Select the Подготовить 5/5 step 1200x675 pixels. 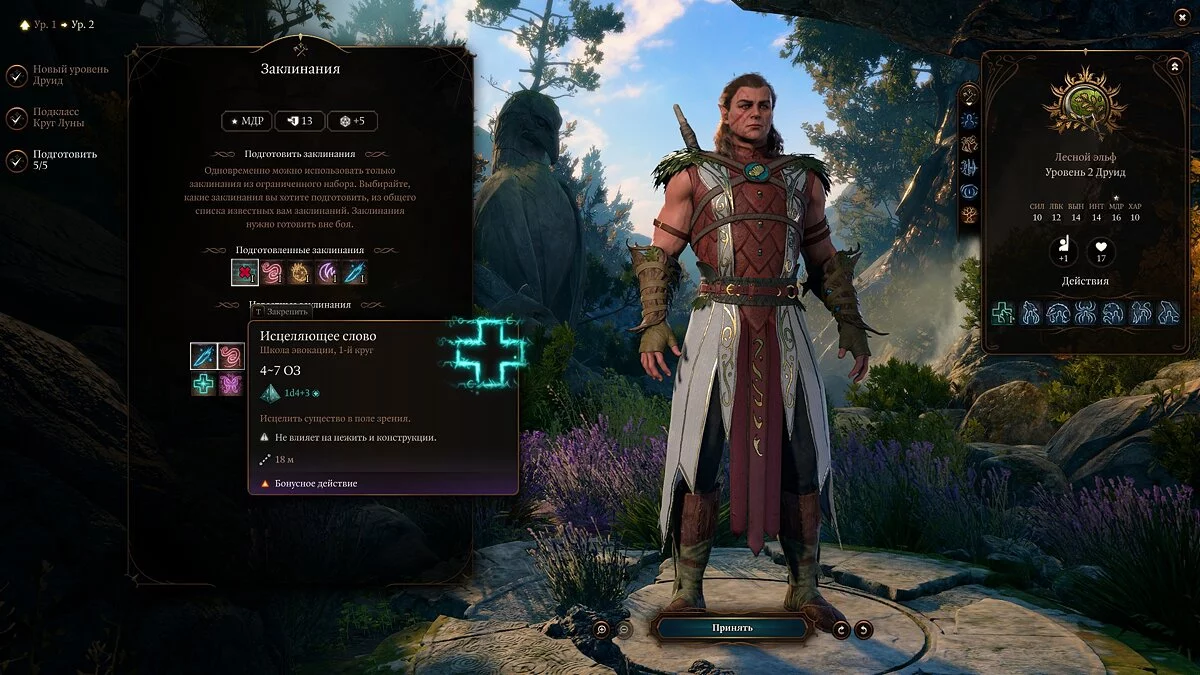[17, 160]
